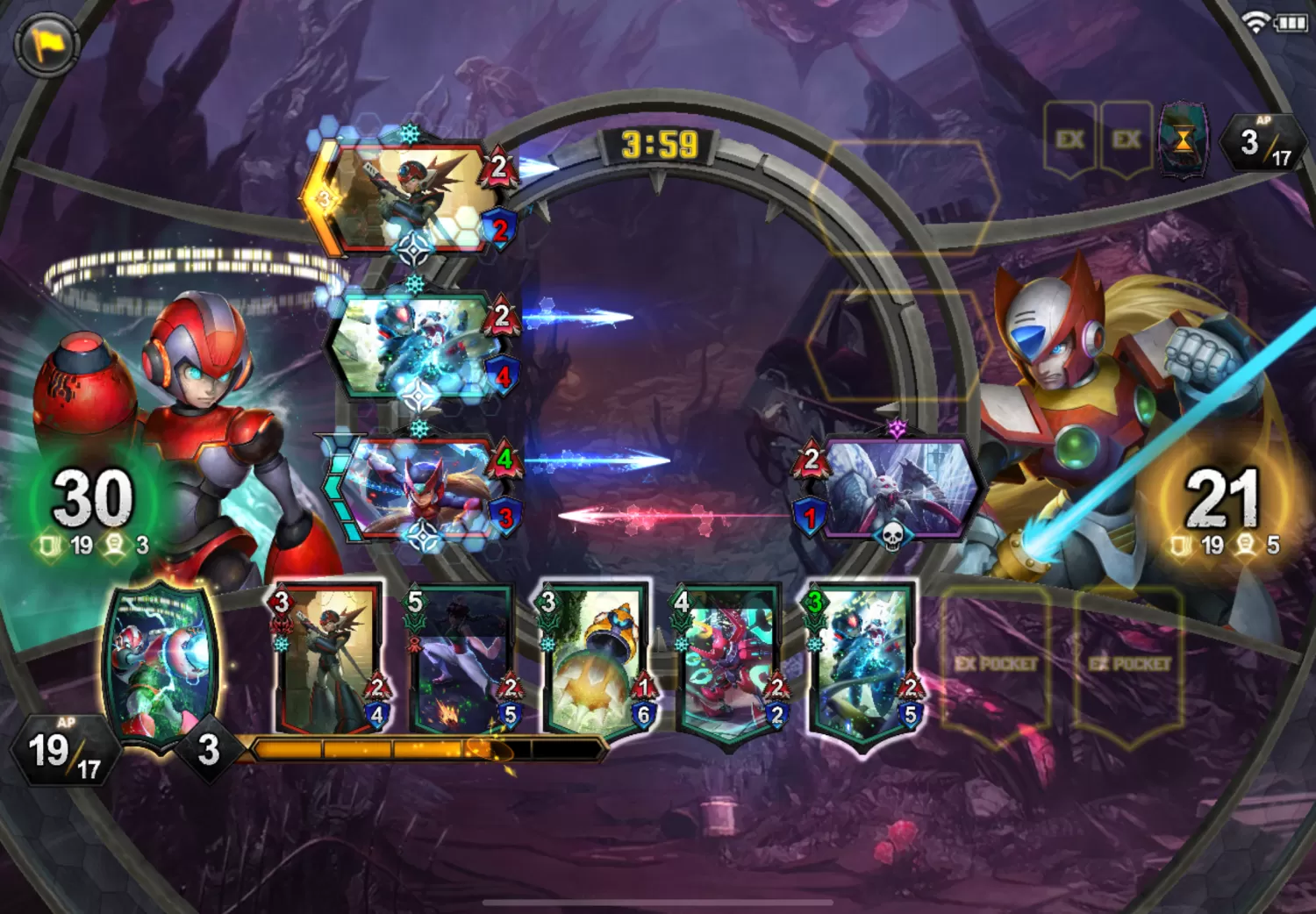Pick the yellow helmet 1/6 card in hand
This screenshot has width=1316, height=914.
595,658
